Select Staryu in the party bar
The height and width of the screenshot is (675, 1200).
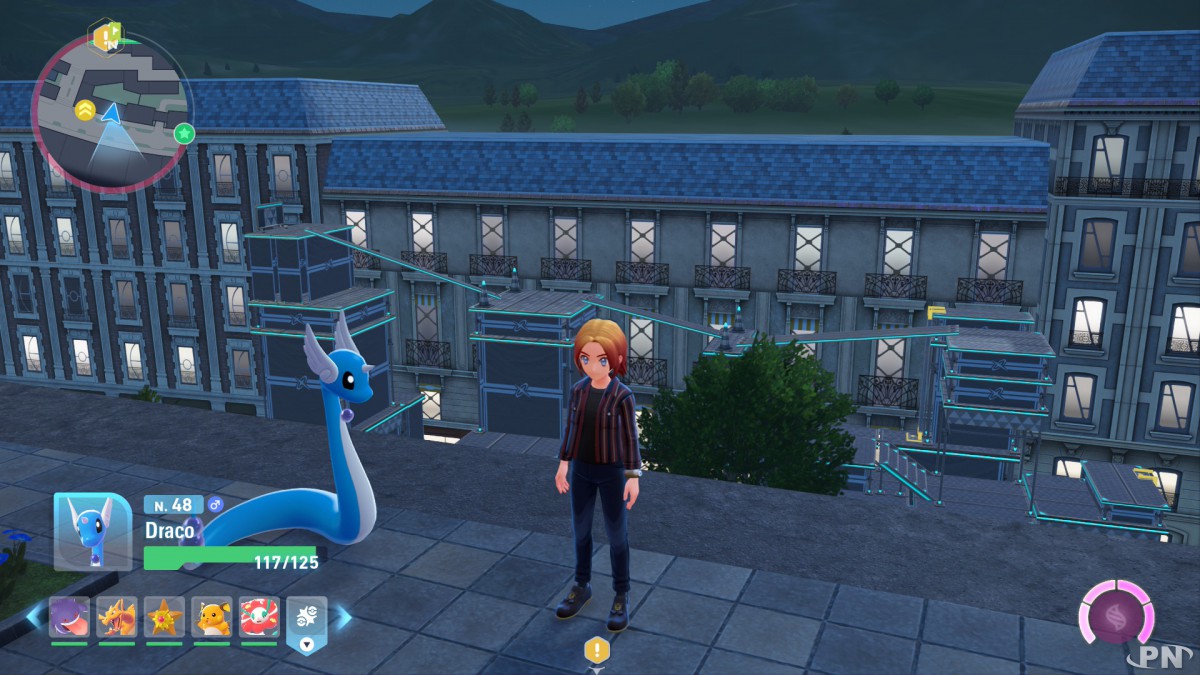pos(164,618)
